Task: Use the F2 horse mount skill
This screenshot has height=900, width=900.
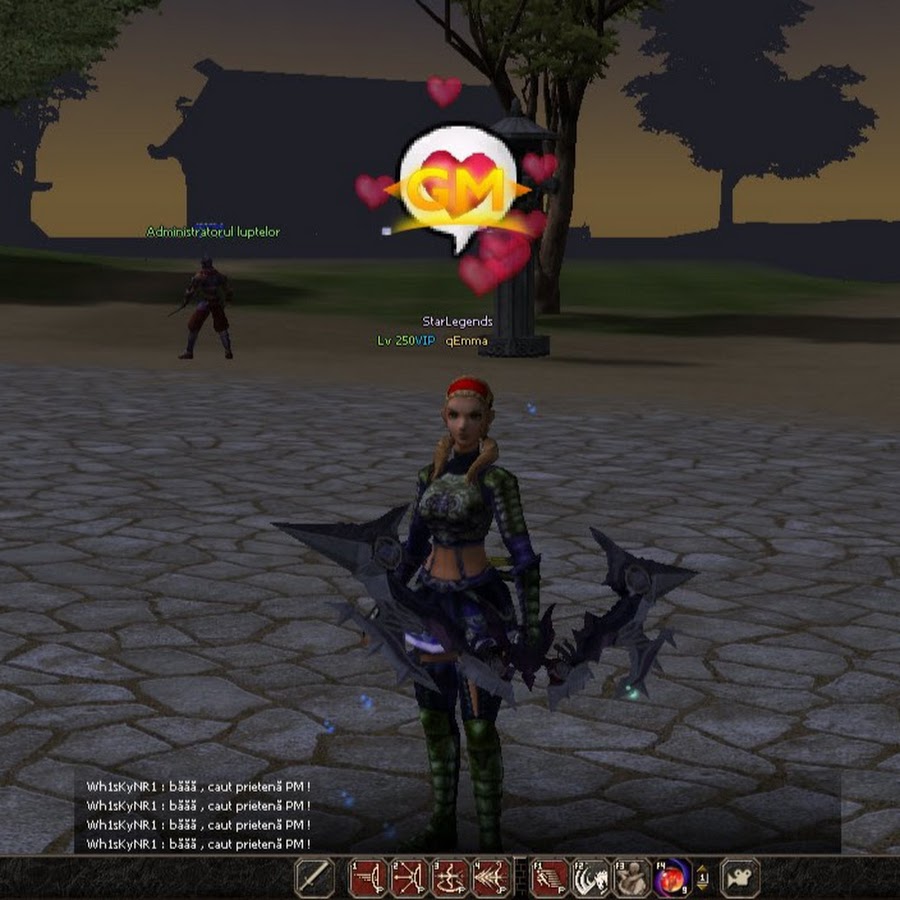Action: tap(591, 877)
